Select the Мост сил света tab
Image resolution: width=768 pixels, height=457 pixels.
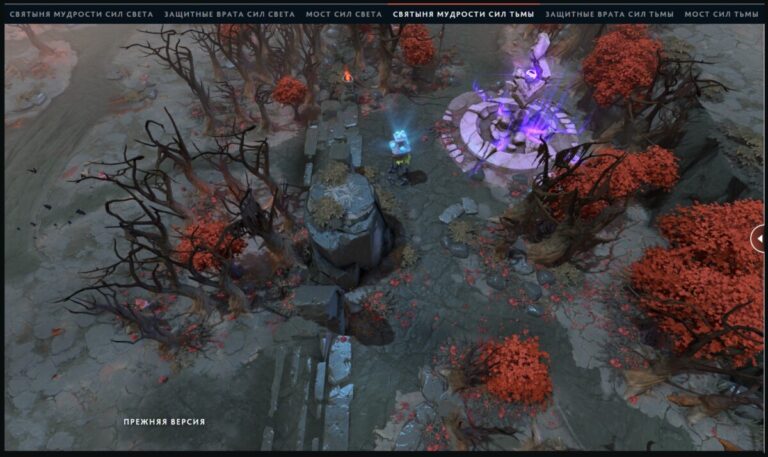coord(344,15)
